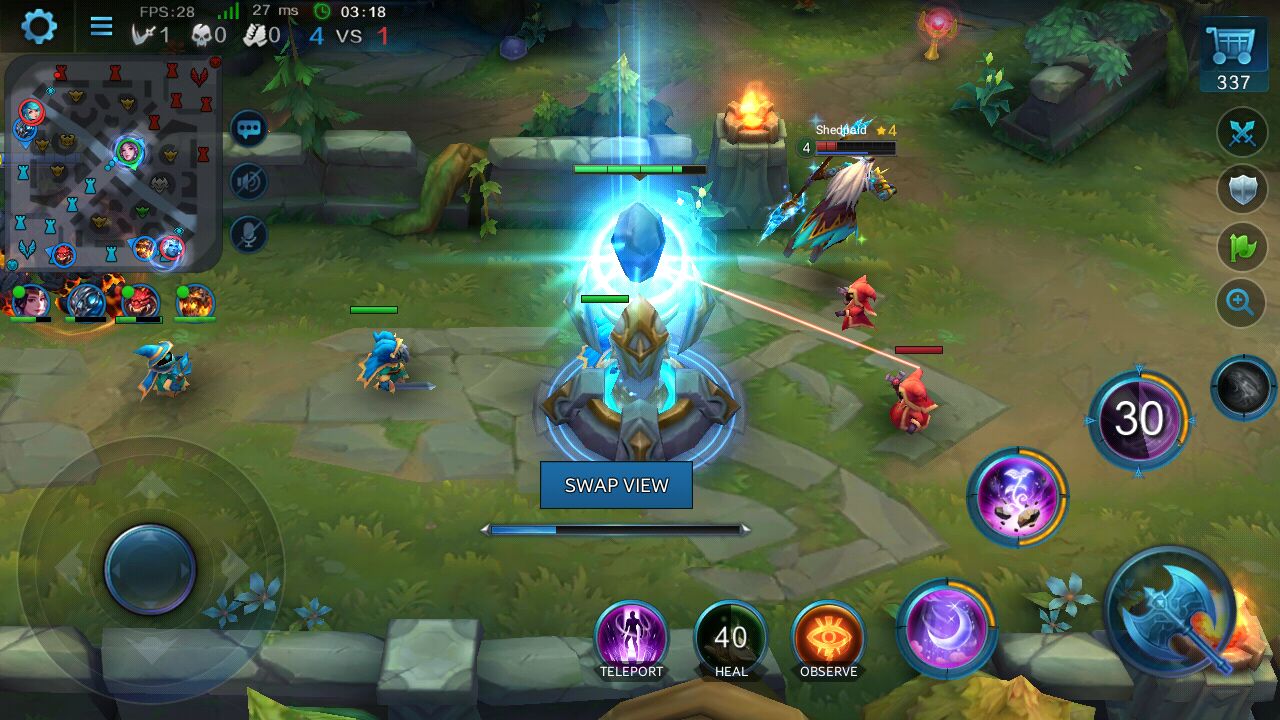Send the shield defend signal
The height and width of the screenshot is (720, 1280).
pos(1241,188)
